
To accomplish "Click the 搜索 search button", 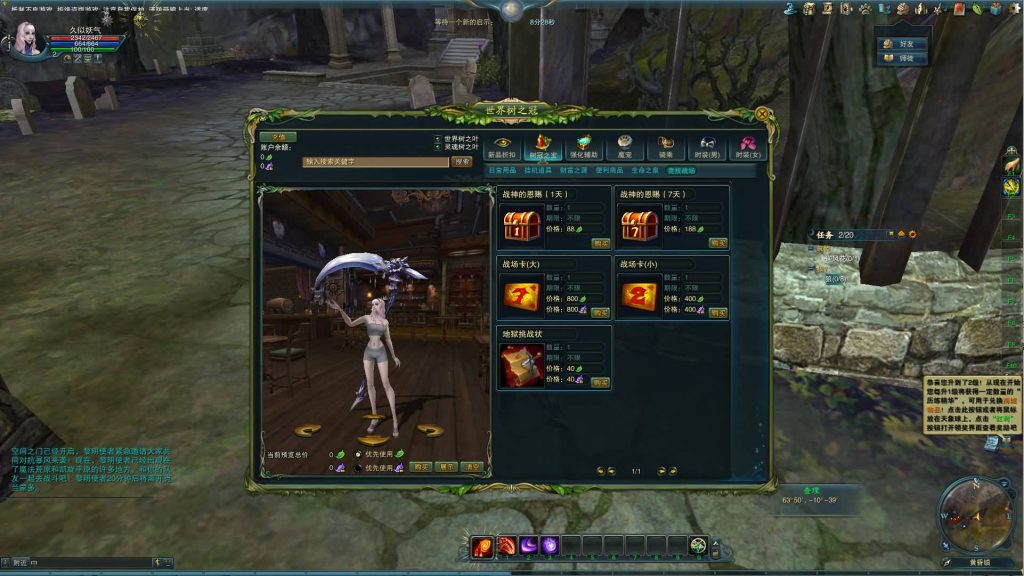I will pos(461,161).
